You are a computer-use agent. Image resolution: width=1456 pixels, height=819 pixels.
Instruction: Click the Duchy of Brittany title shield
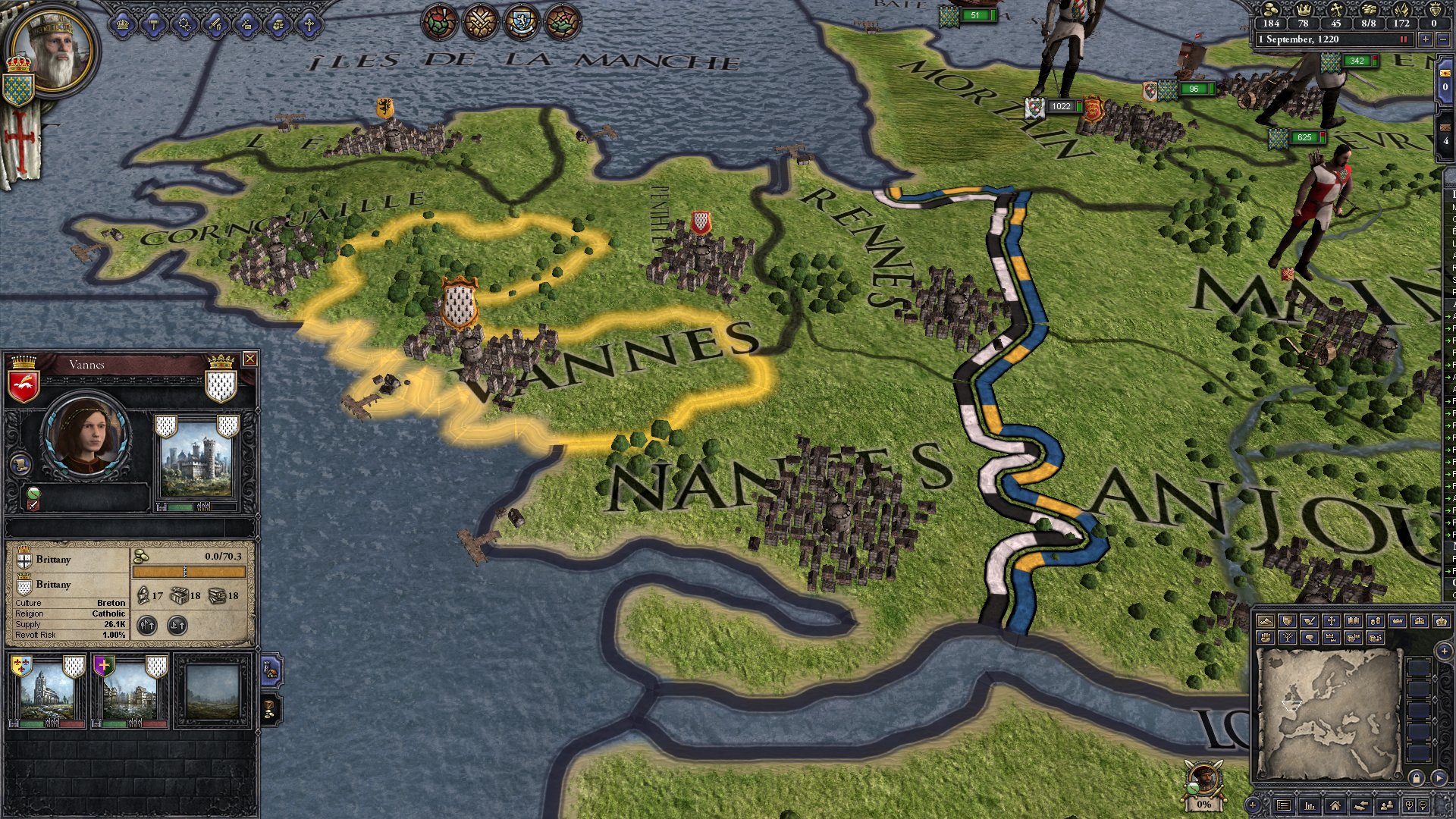coord(24,585)
